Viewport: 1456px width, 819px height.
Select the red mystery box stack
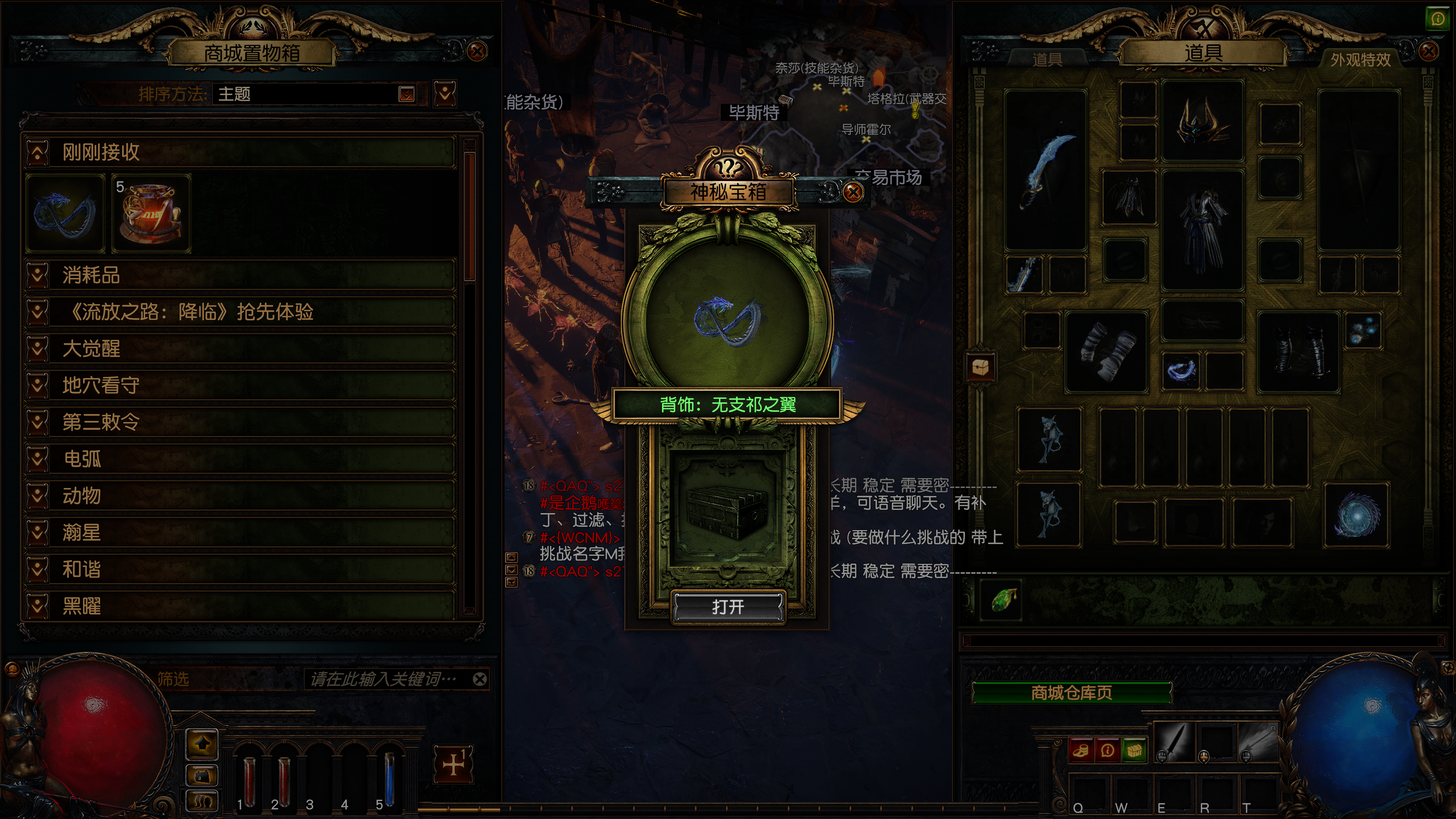(x=152, y=213)
